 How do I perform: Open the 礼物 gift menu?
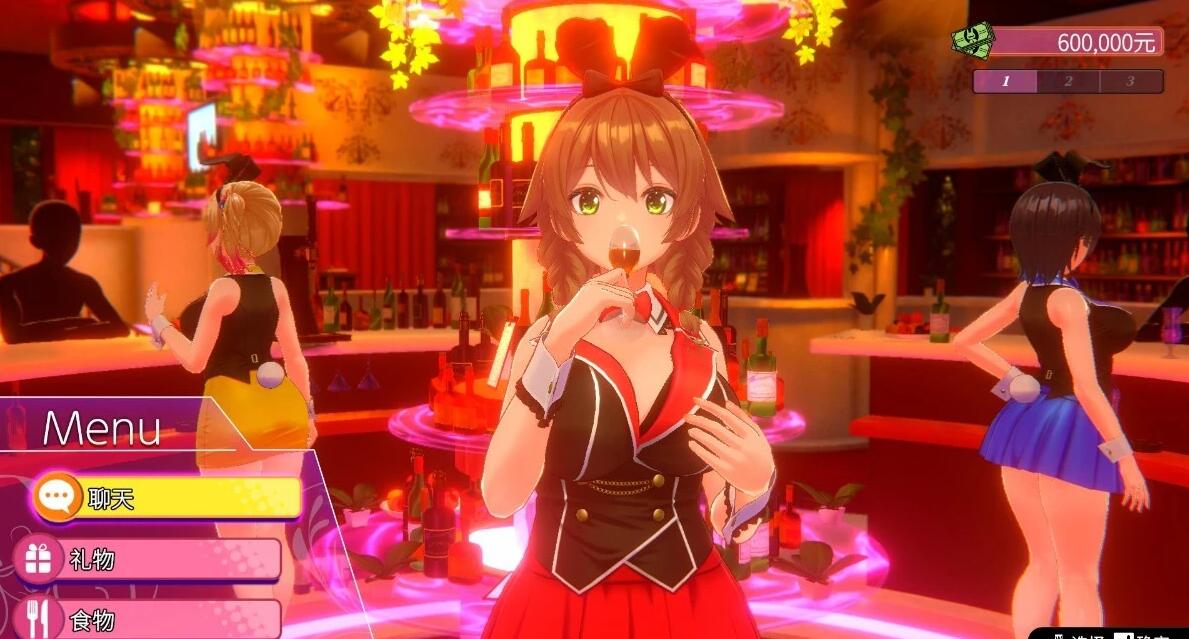150,559
